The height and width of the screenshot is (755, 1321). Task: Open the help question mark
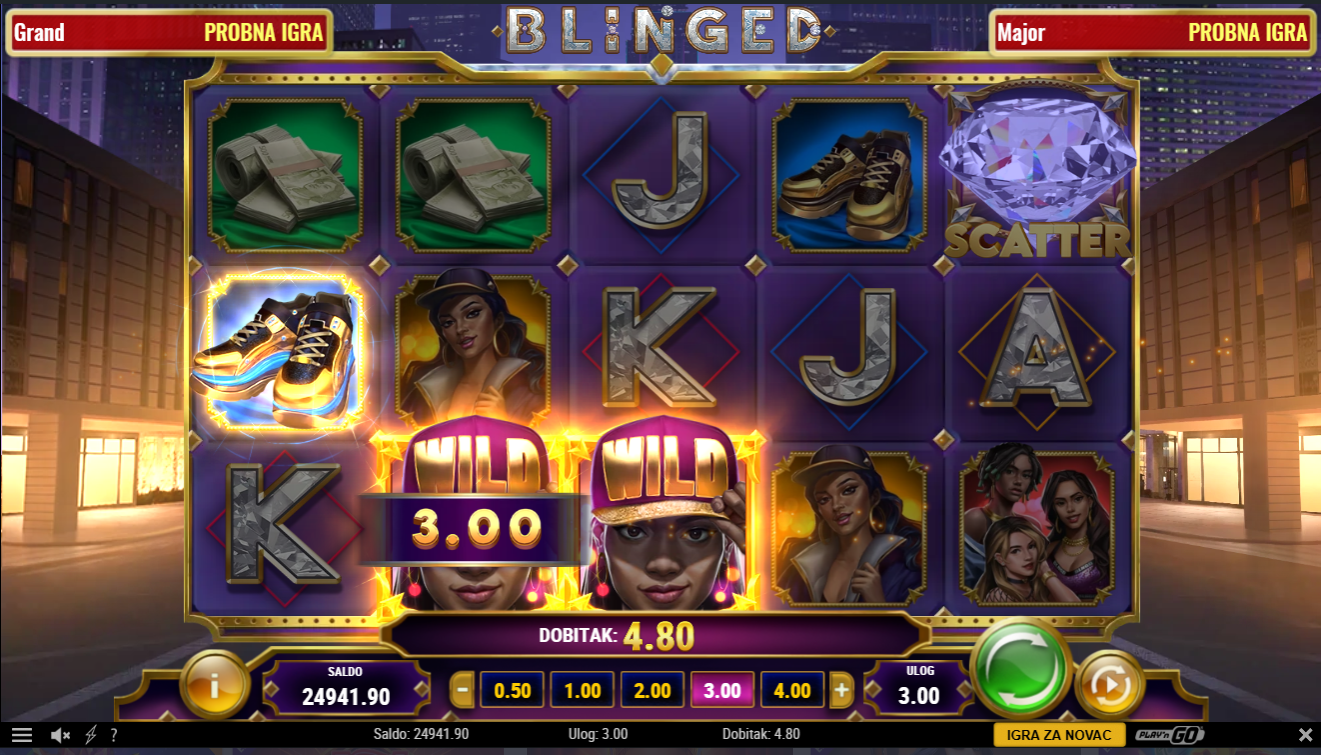pyautogui.click(x=114, y=735)
